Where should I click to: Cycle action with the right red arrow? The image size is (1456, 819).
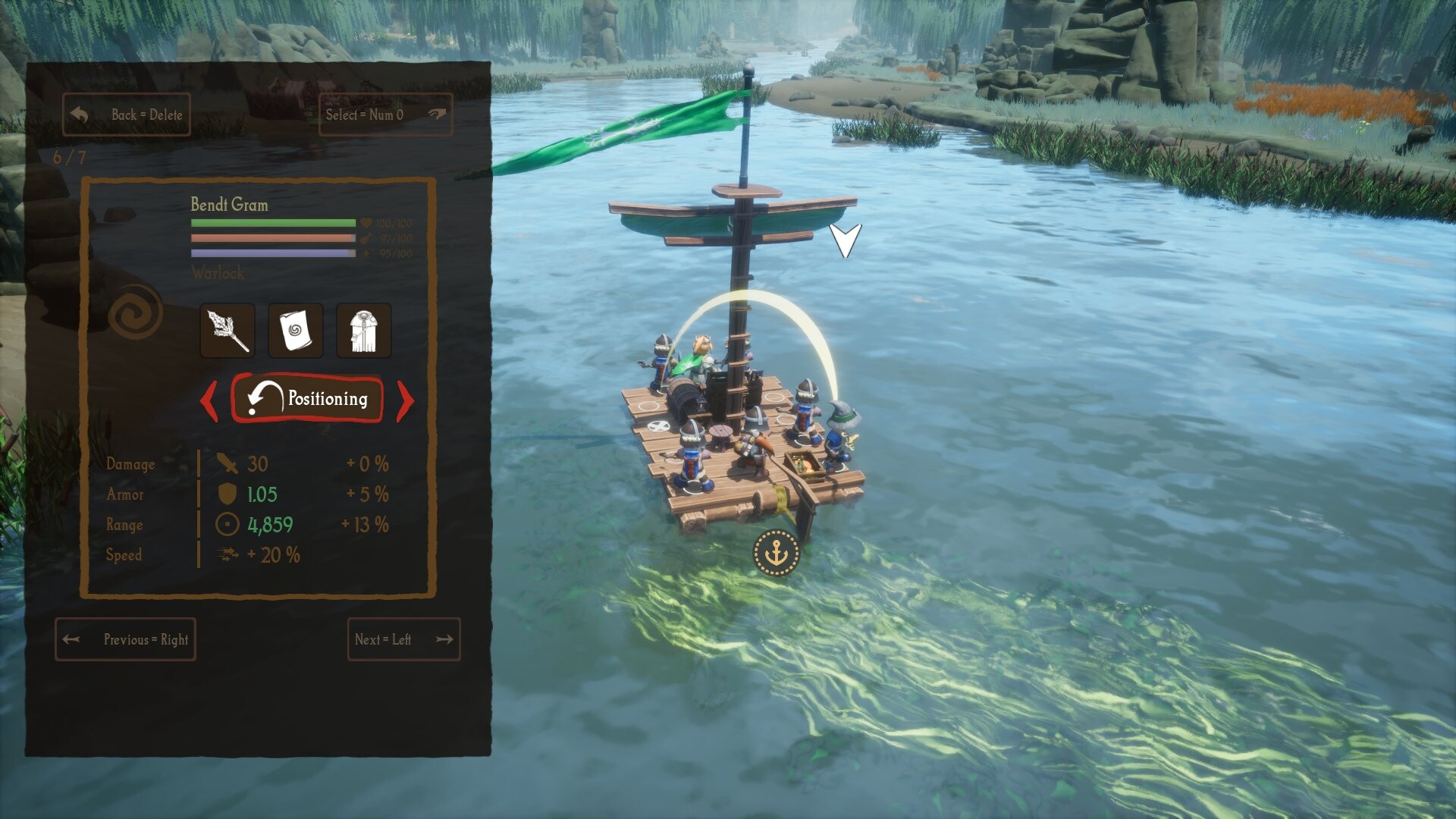click(x=406, y=399)
